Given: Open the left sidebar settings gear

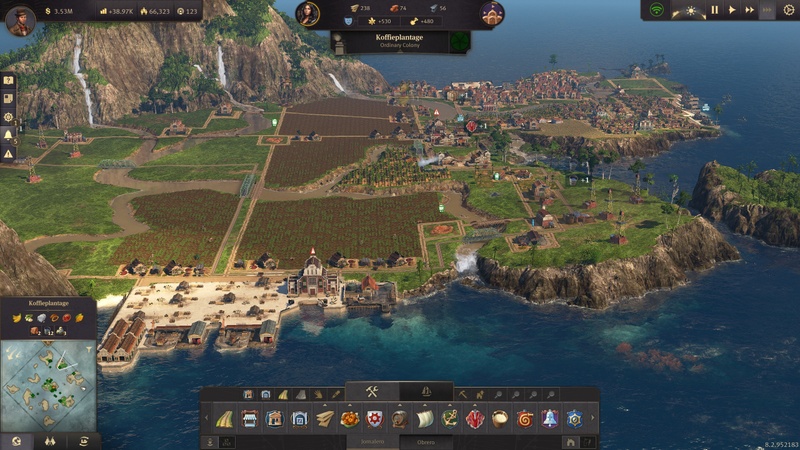Looking at the screenshot, I should point(8,116).
